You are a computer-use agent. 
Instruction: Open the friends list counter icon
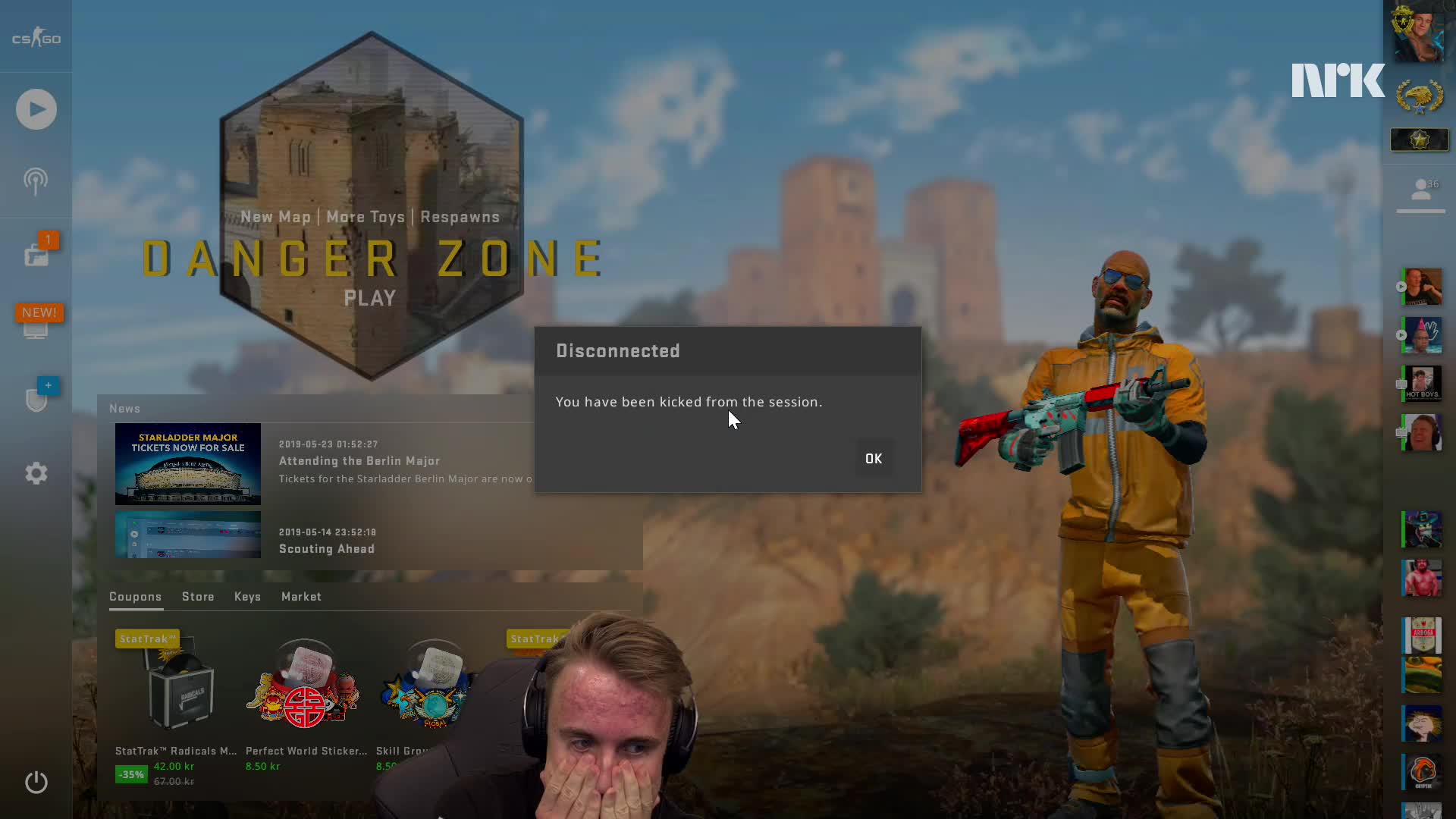pos(1421,190)
